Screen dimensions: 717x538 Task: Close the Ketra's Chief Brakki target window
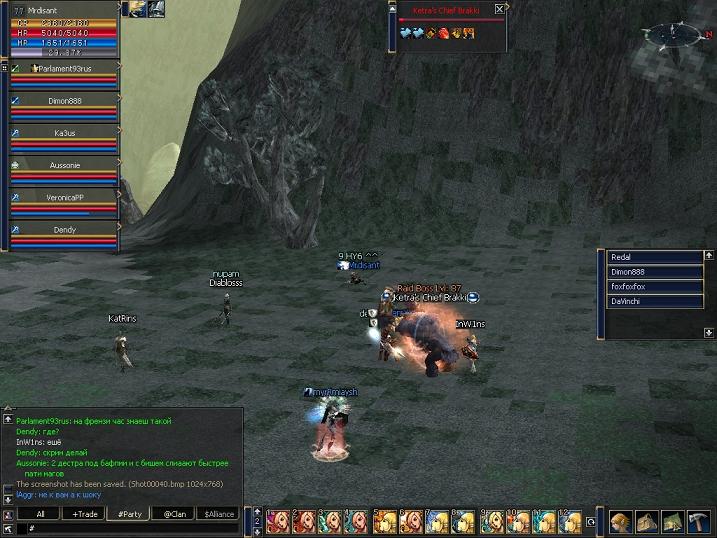point(499,9)
